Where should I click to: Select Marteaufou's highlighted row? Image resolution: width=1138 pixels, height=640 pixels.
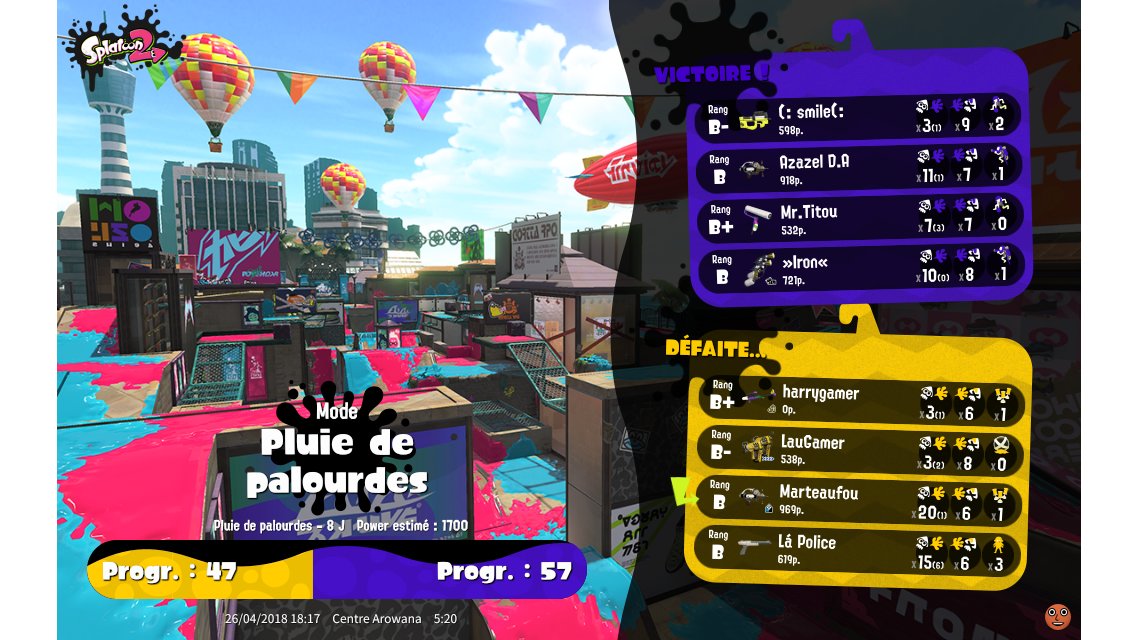(859, 500)
